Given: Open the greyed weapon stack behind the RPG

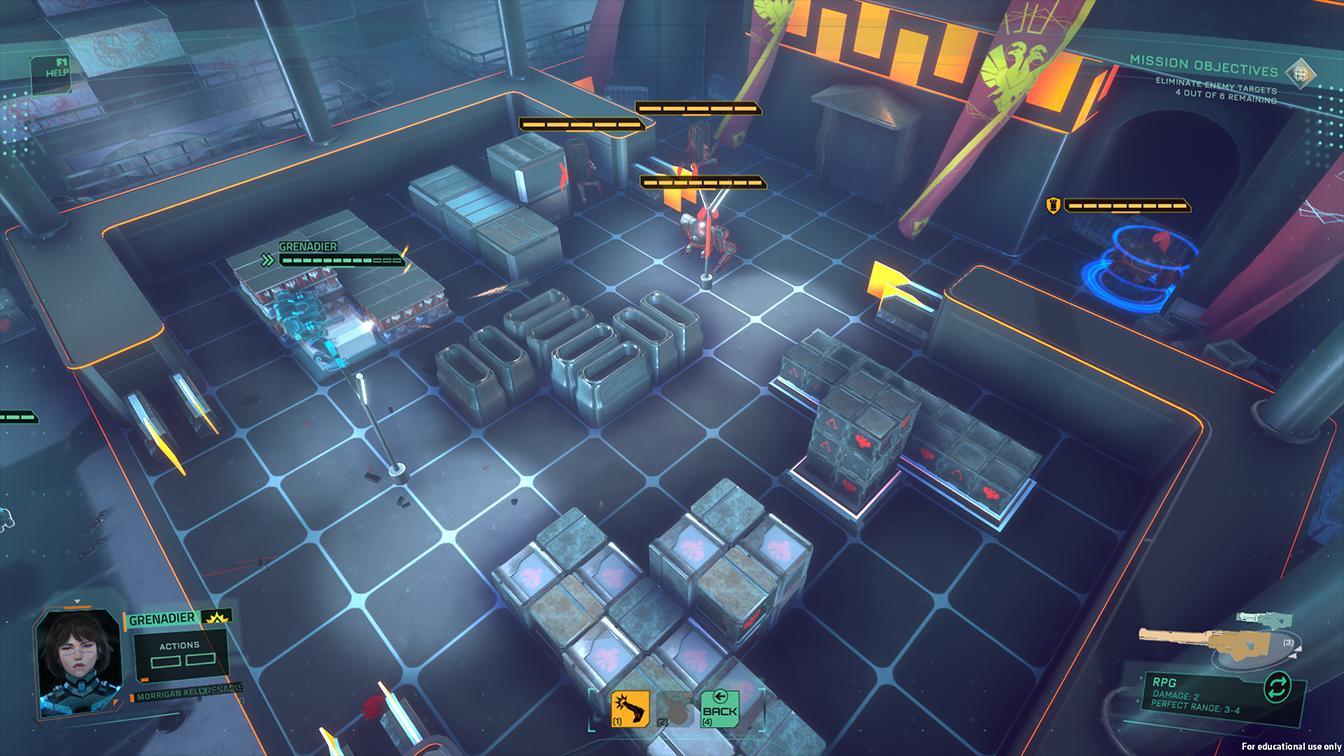Looking at the screenshot, I should [1265, 618].
